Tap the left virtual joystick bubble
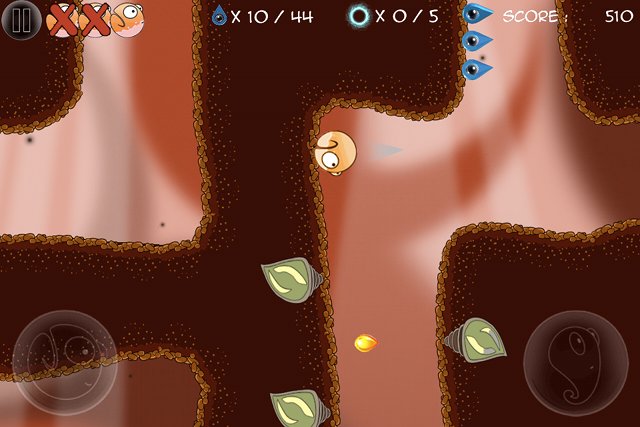640x427 pixels. tap(65, 362)
